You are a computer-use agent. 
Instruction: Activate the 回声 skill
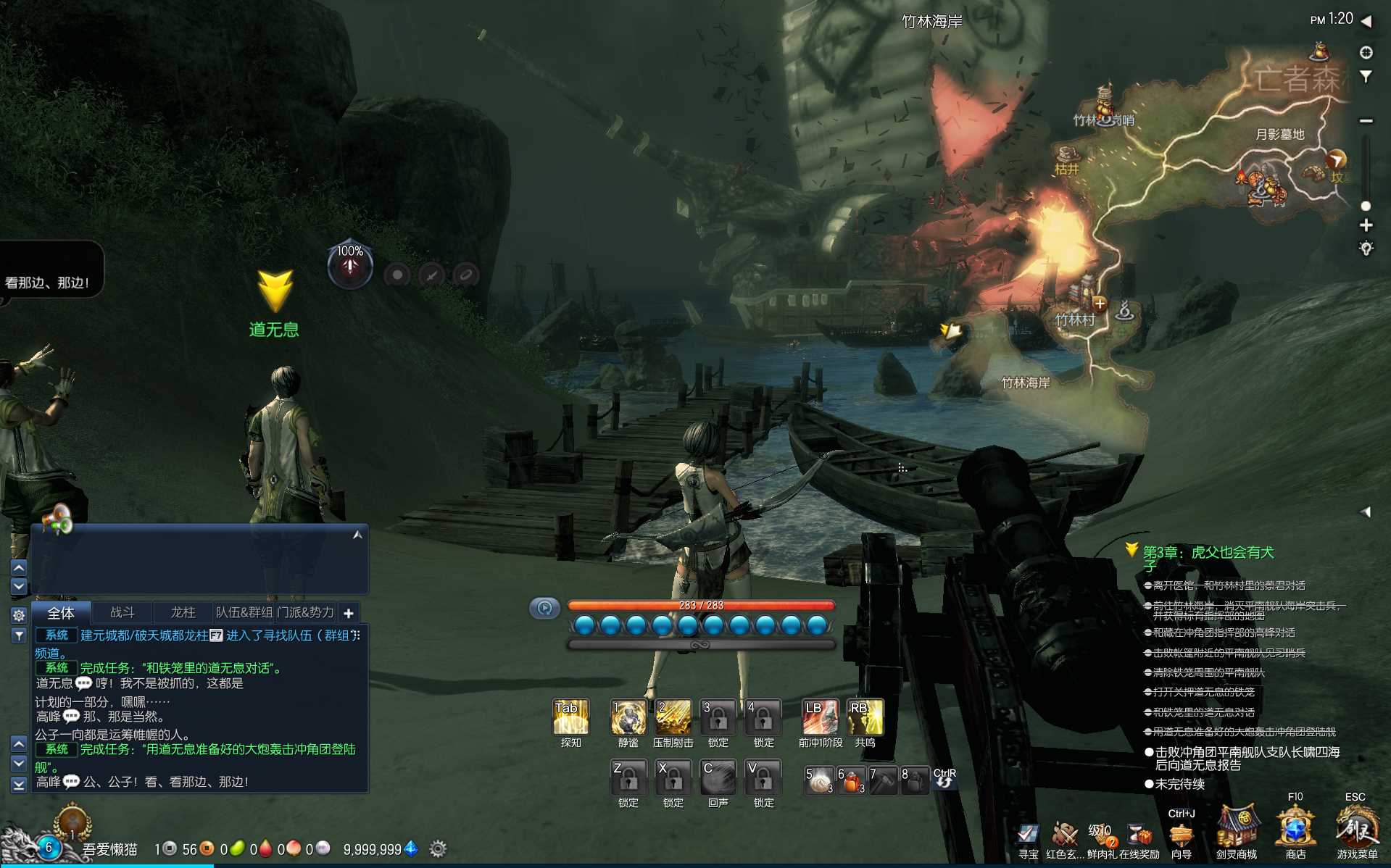click(718, 777)
